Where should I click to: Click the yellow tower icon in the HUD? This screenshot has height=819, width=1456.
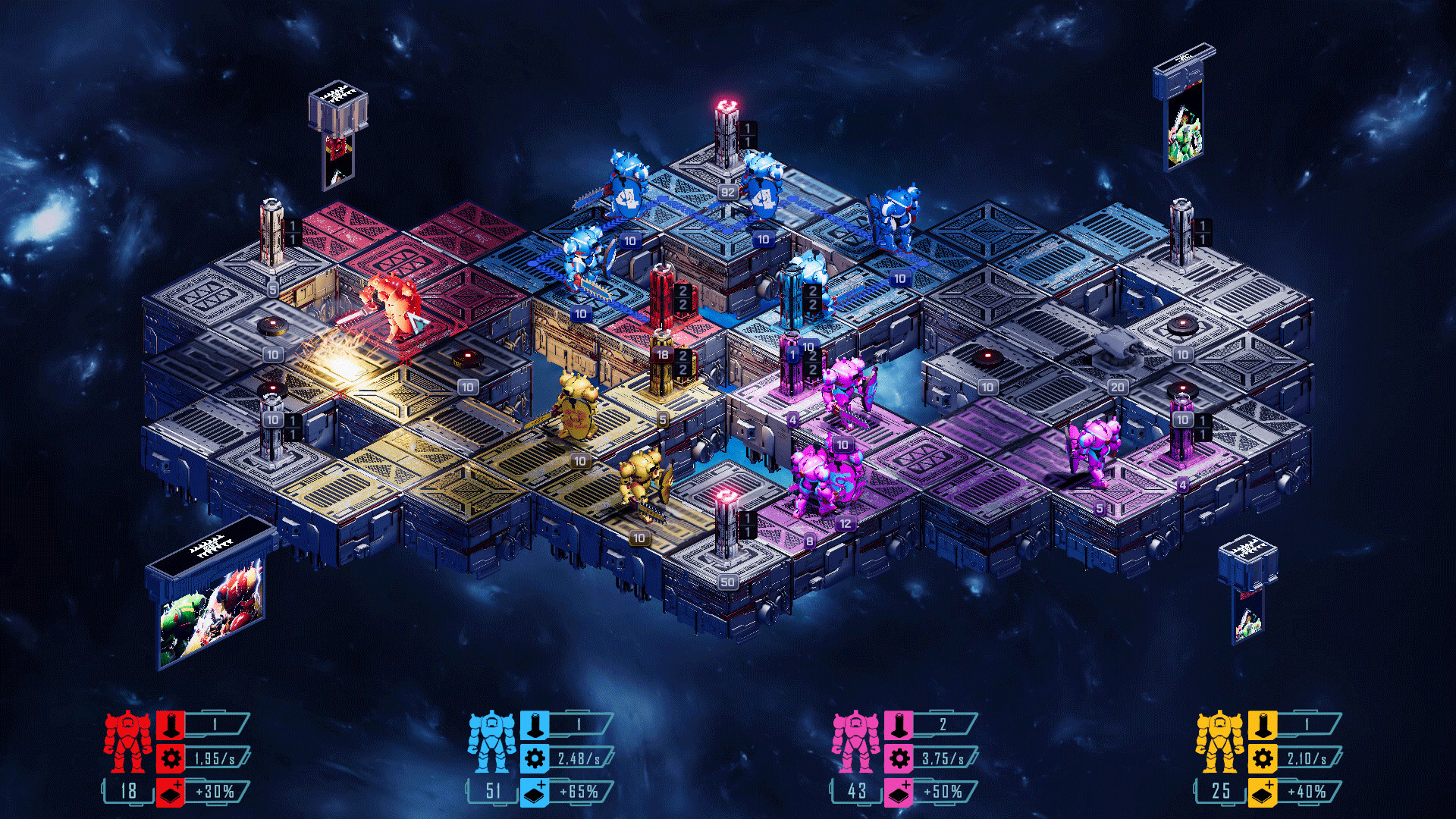pyautogui.click(x=1262, y=724)
